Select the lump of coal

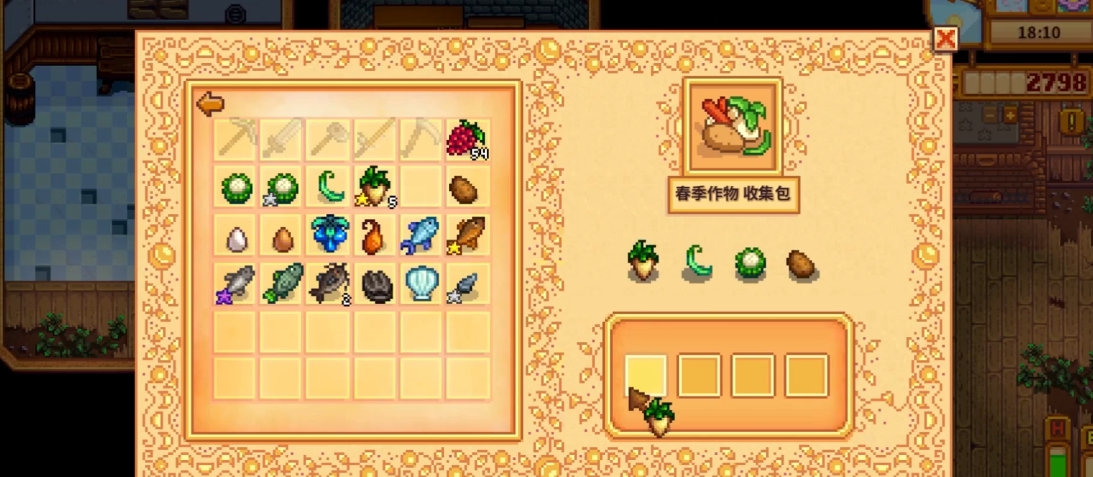pos(375,285)
